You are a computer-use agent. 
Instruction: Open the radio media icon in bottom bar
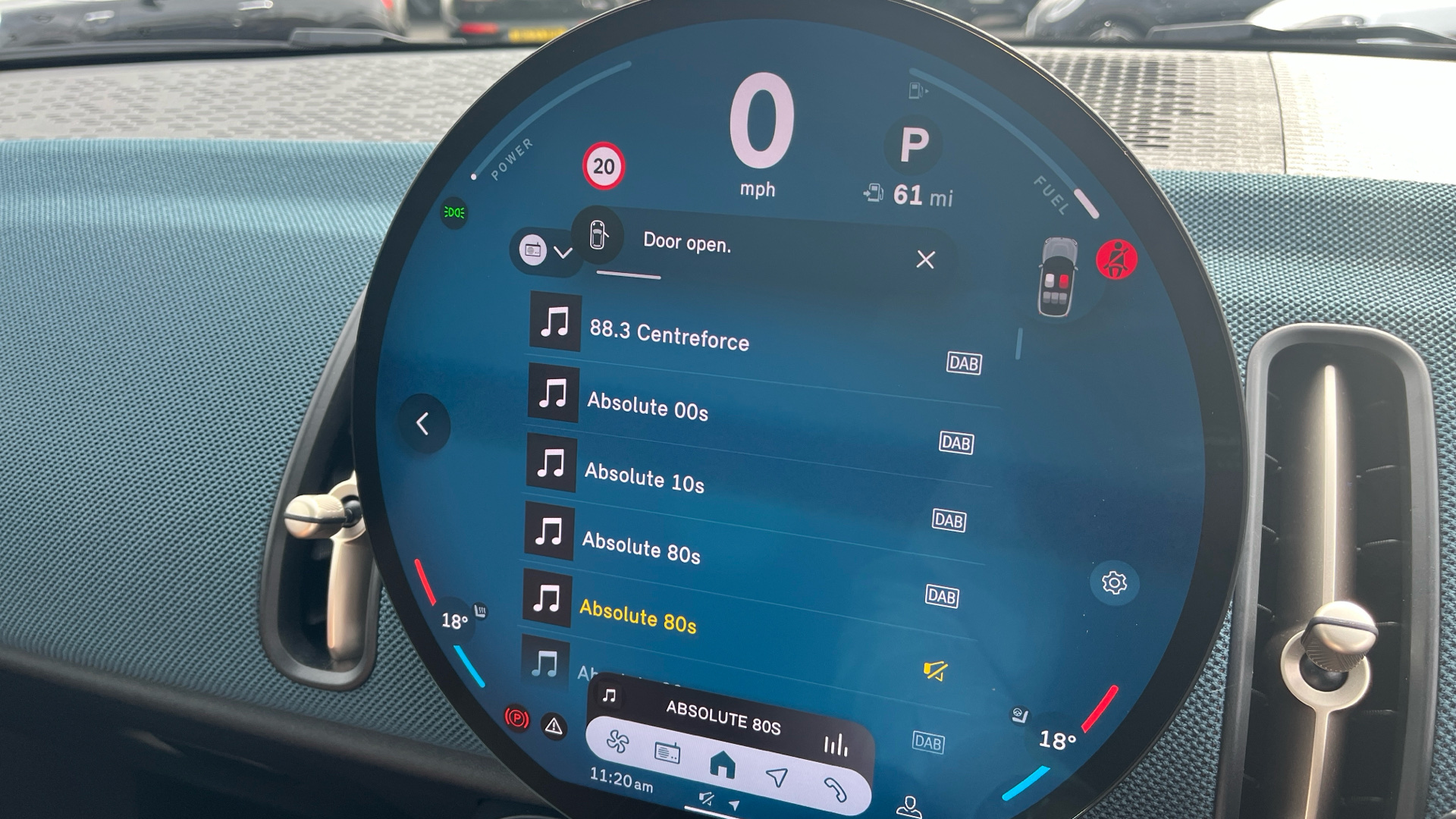tap(667, 753)
